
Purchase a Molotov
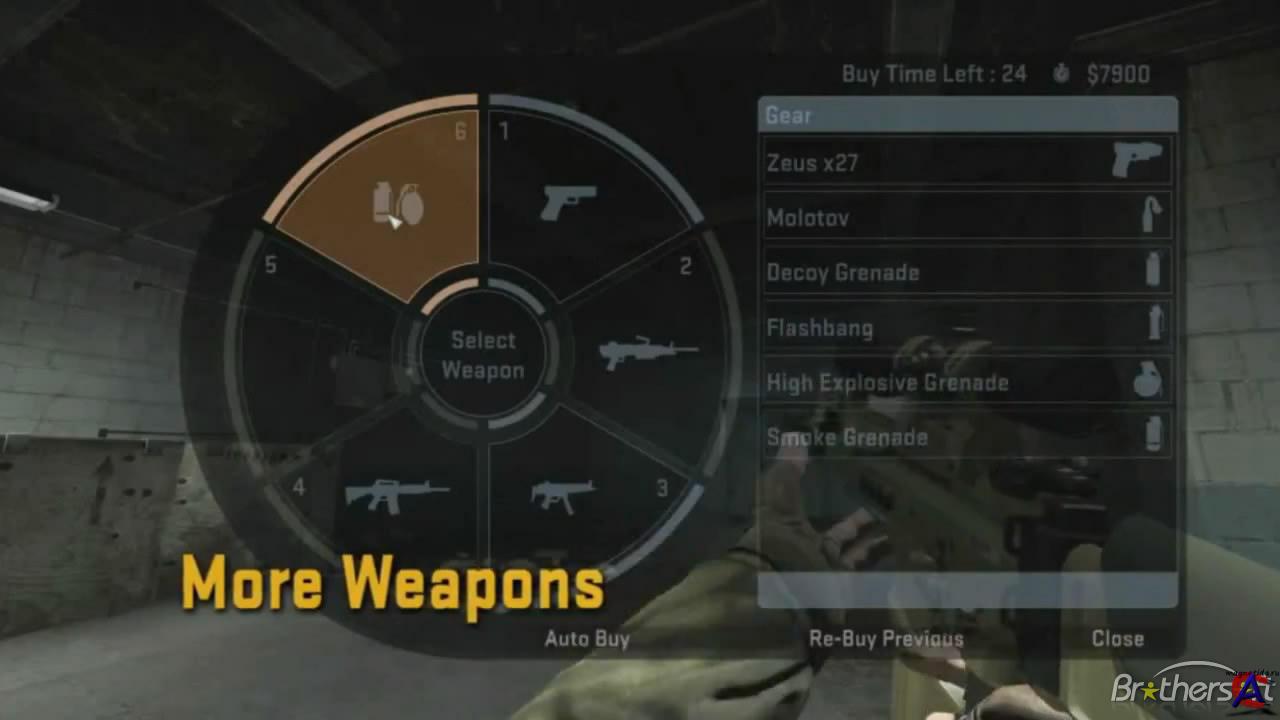click(x=966, y=217)
